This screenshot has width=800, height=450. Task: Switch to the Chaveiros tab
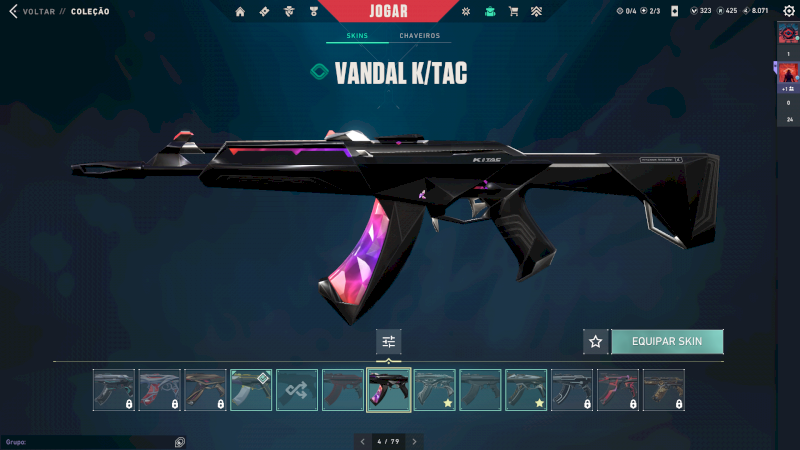419,36
